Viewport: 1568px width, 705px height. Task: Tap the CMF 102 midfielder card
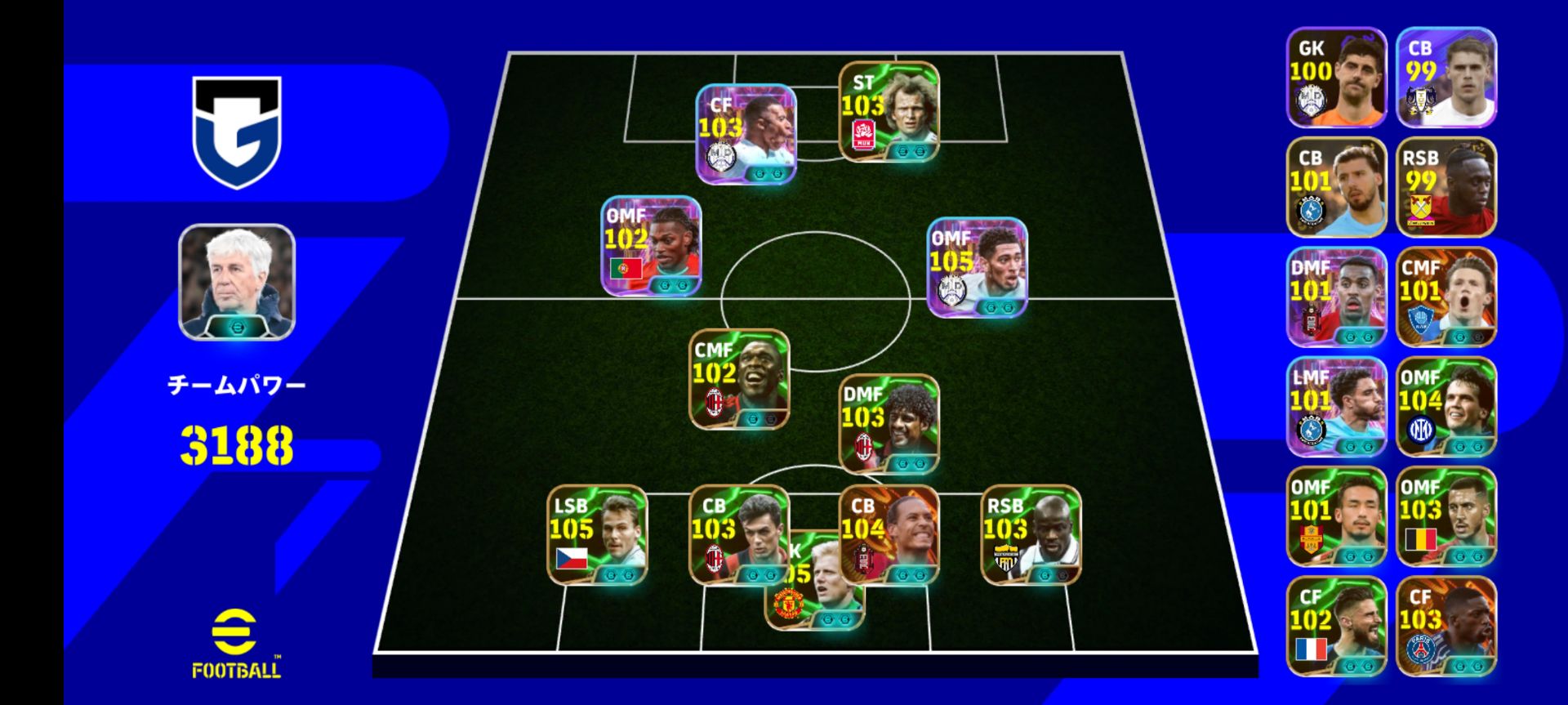tap(739, 379)
